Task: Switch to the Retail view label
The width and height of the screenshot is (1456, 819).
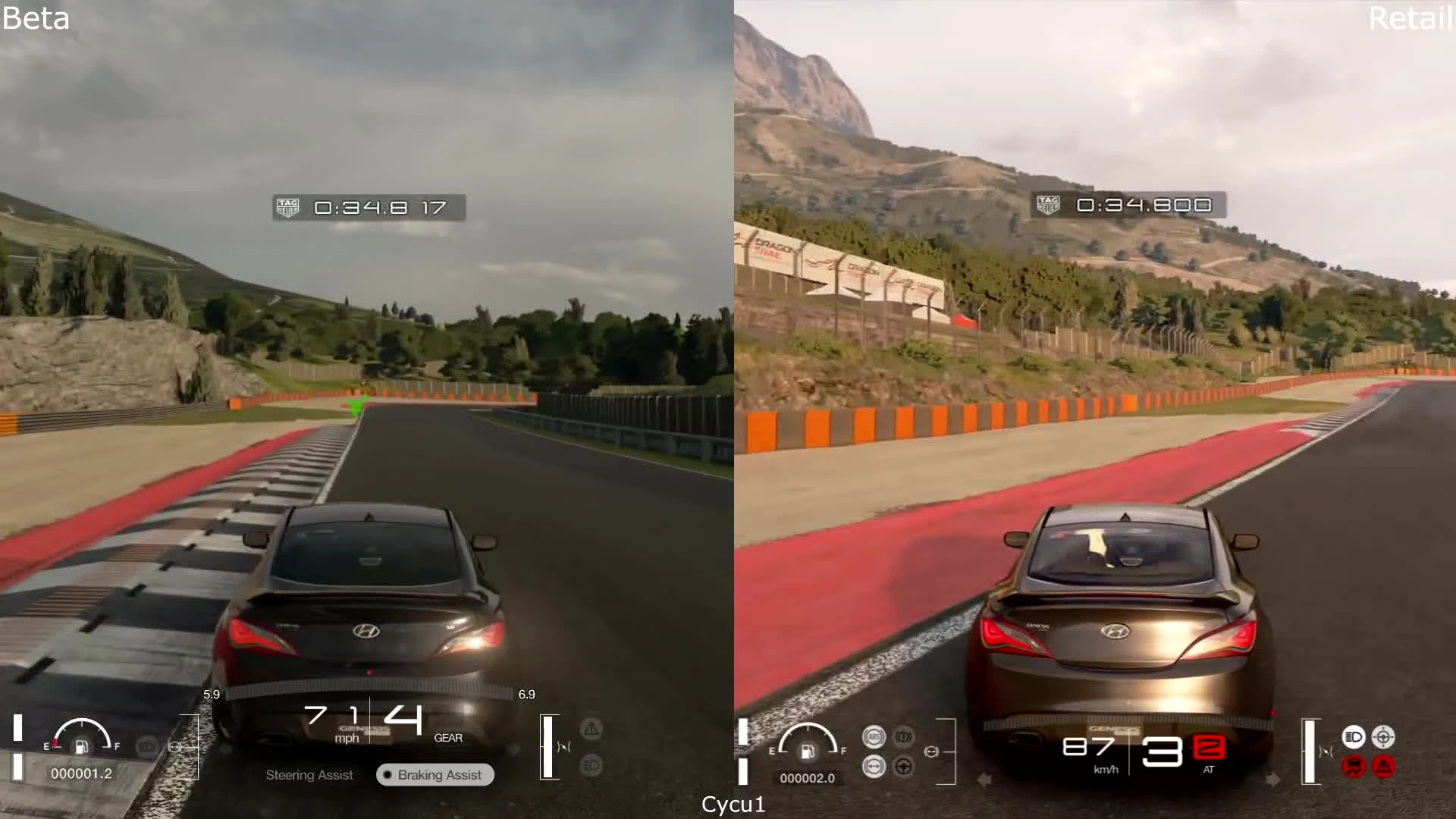Action: point(1411,19)
